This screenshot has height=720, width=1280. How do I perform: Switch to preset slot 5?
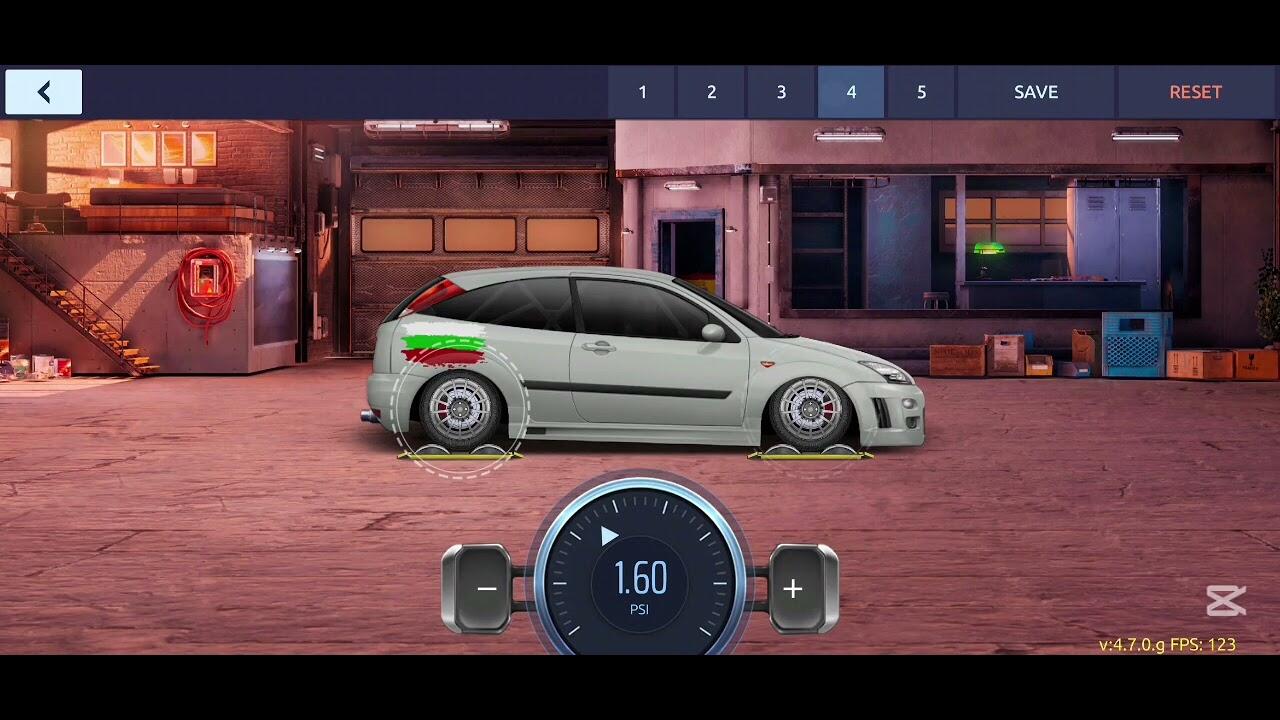point(921,92)
